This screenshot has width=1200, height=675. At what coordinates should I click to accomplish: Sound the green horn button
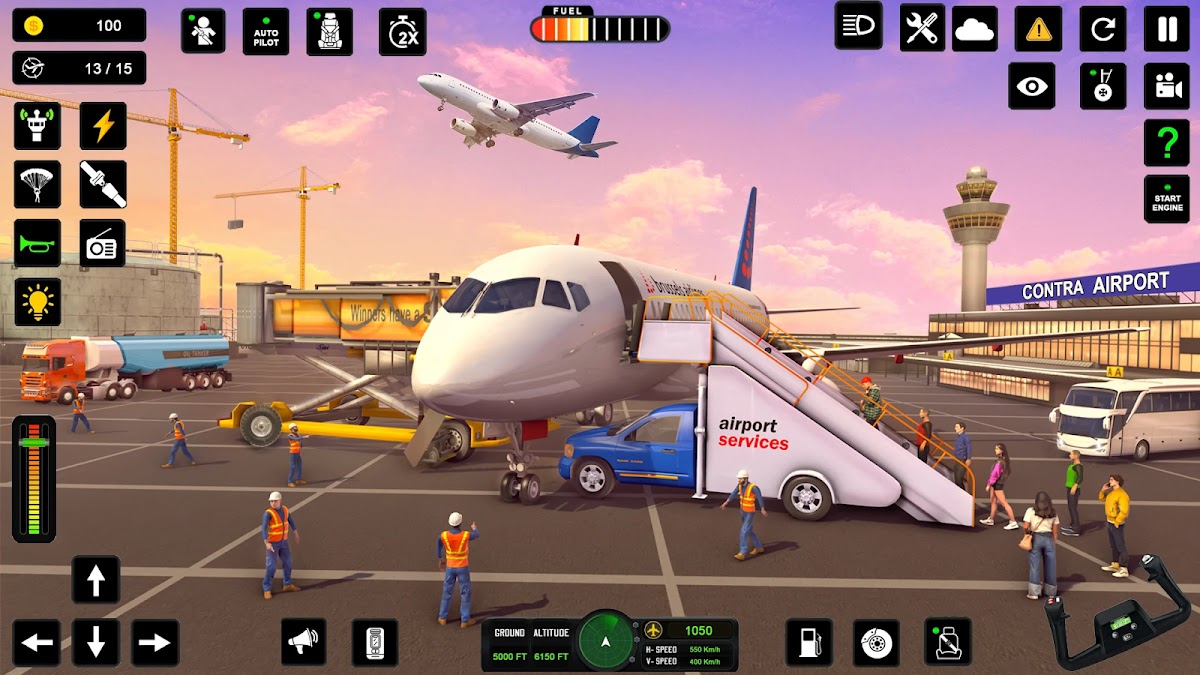click(37, 243)
